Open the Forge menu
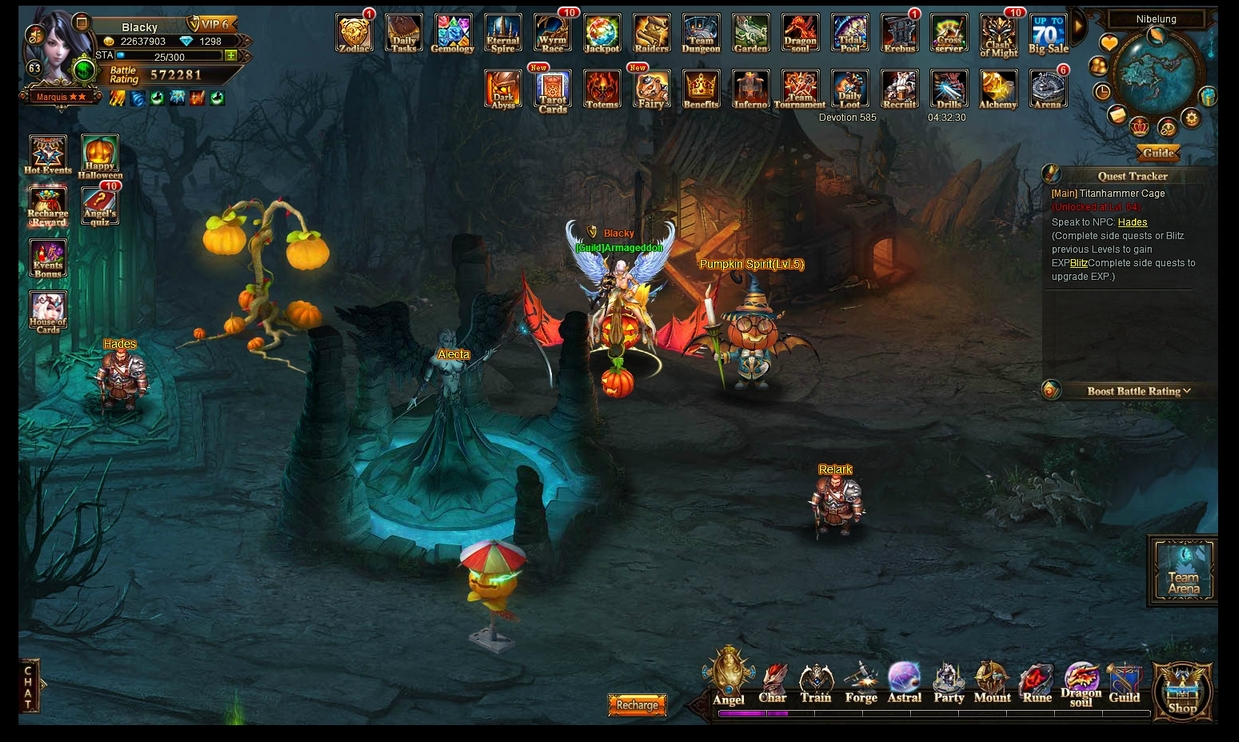Viewport: 1239px width, 742px height. point(860,684)
